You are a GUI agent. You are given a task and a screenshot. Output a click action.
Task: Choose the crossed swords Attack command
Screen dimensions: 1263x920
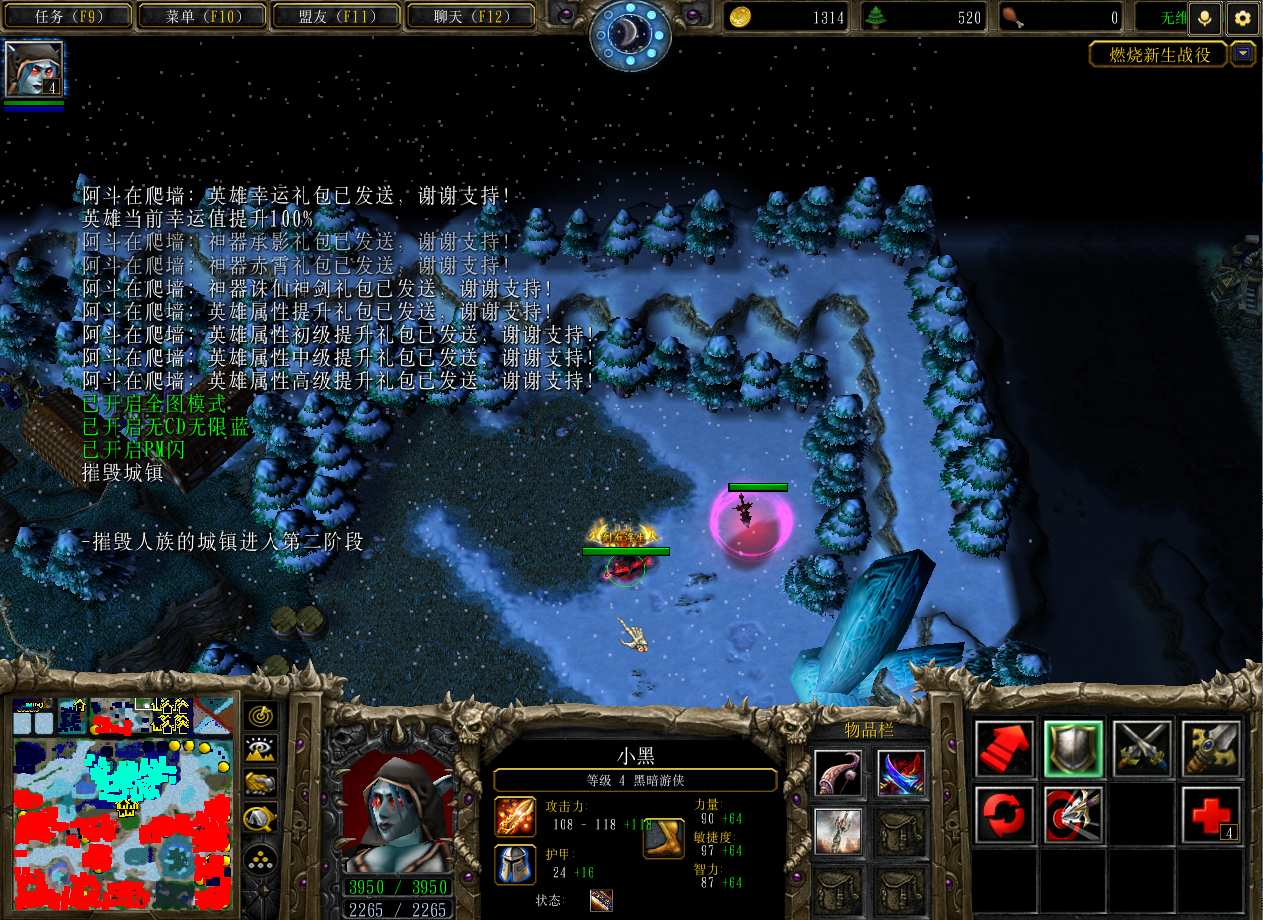(x=1142, y=748)
